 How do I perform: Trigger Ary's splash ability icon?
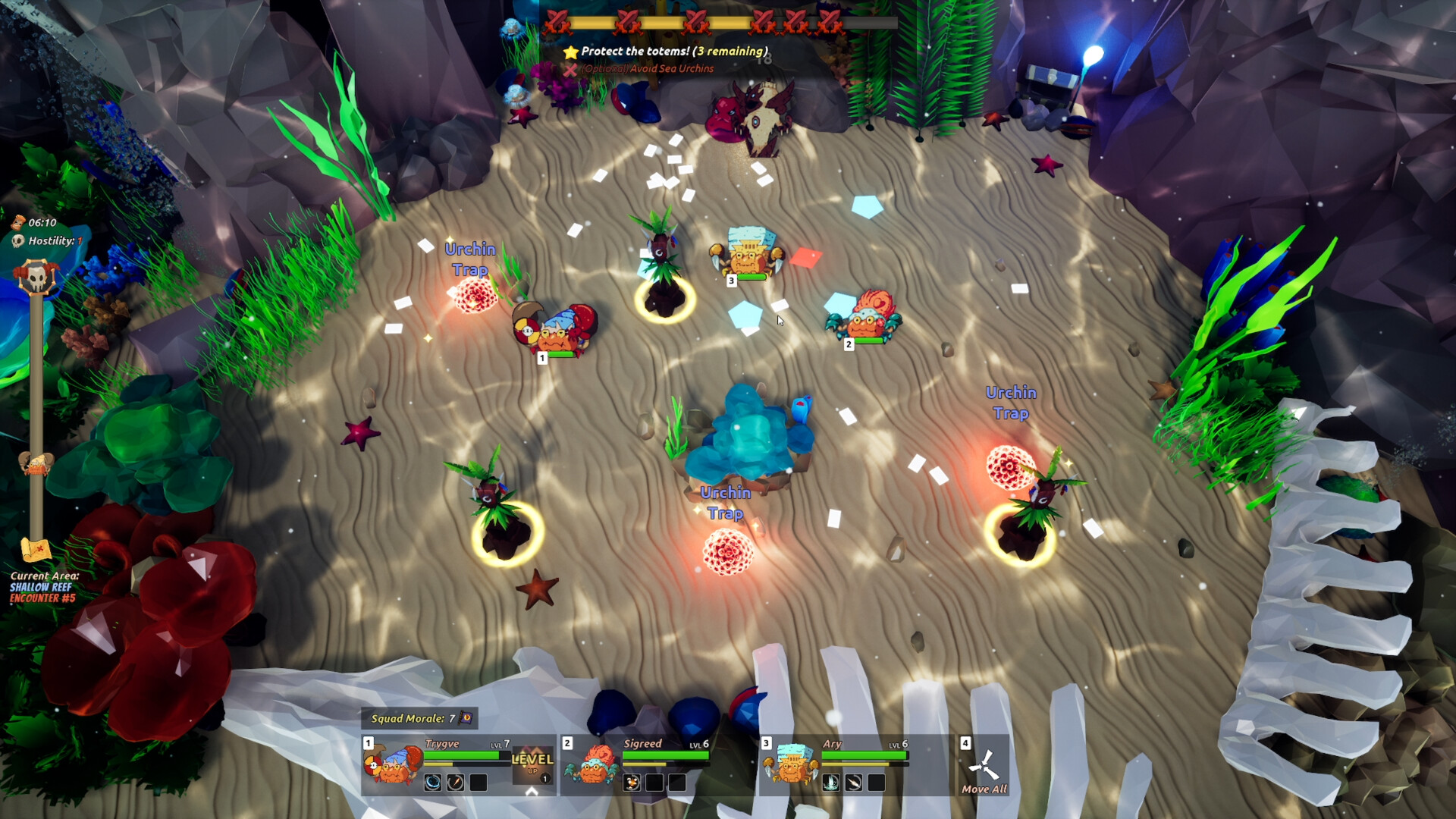[830, 782]
